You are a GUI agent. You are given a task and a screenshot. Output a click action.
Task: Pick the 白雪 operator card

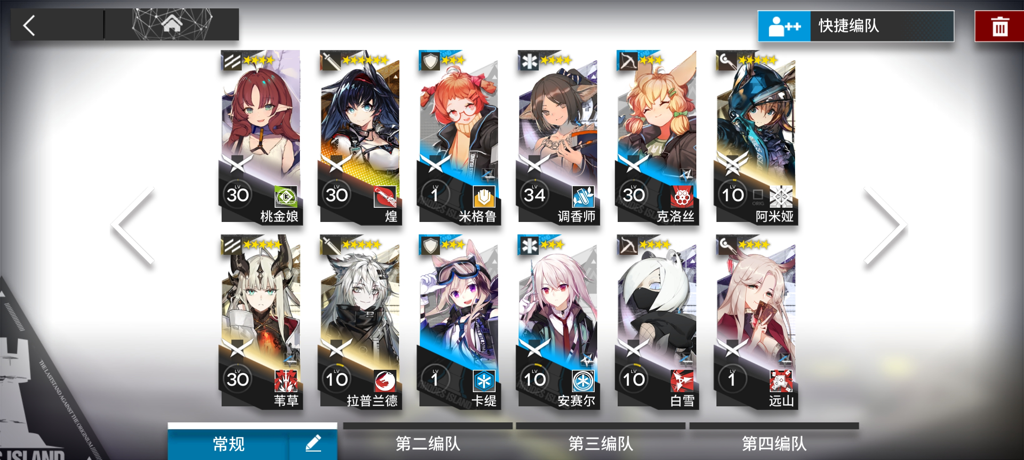click(656, 322)
